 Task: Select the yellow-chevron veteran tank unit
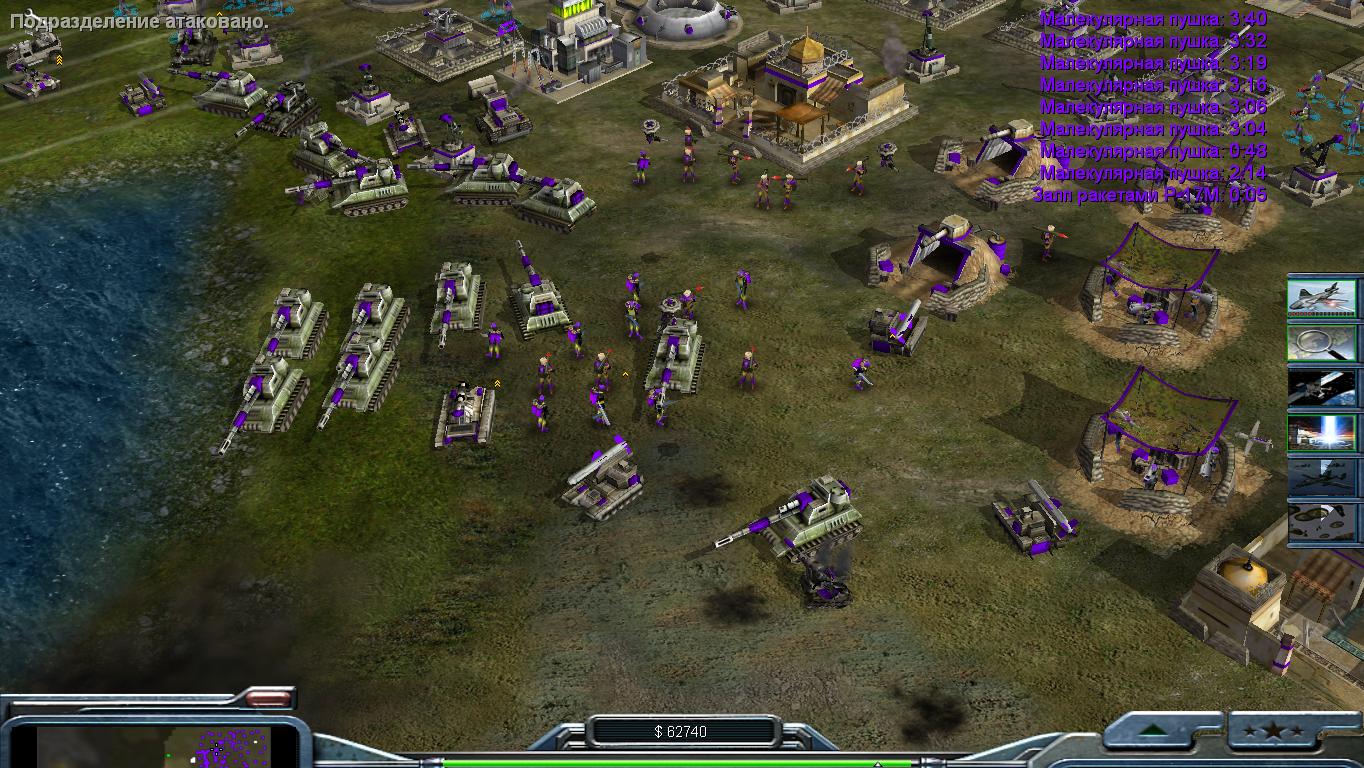[x=465, y=414]
